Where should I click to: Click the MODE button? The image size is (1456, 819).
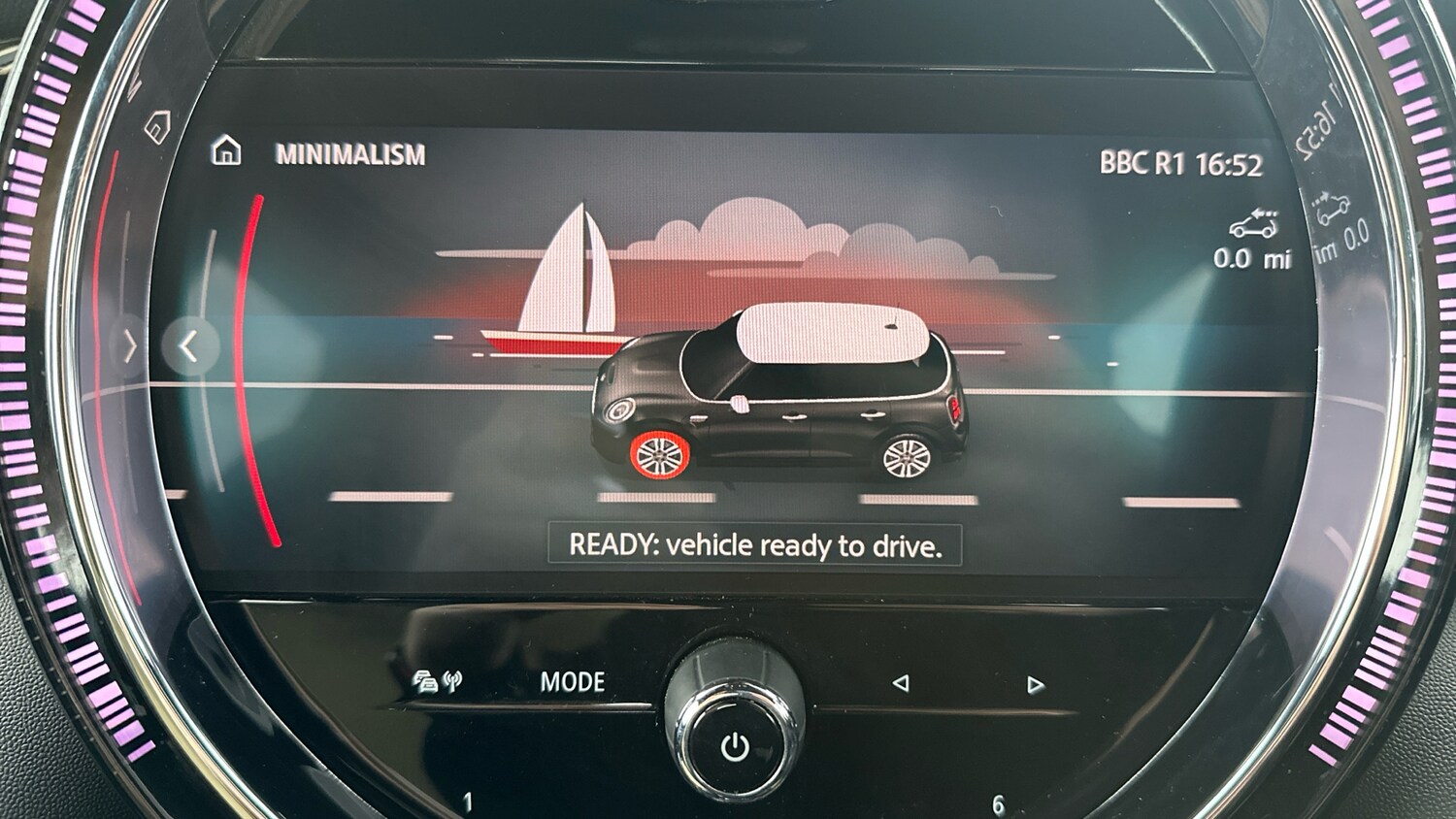pyautogui.click(x=572, y=682)
